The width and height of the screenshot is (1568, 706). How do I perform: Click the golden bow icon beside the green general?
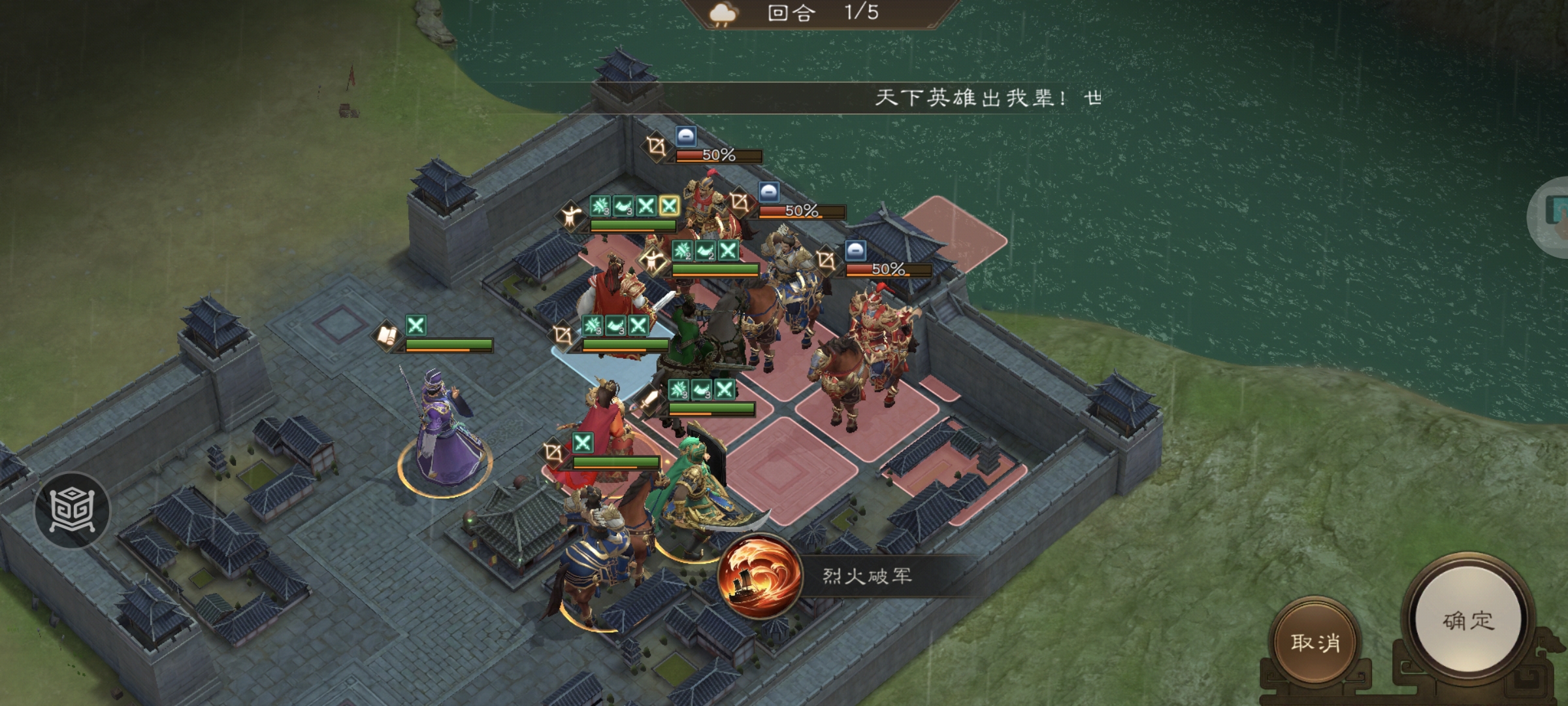562,337
